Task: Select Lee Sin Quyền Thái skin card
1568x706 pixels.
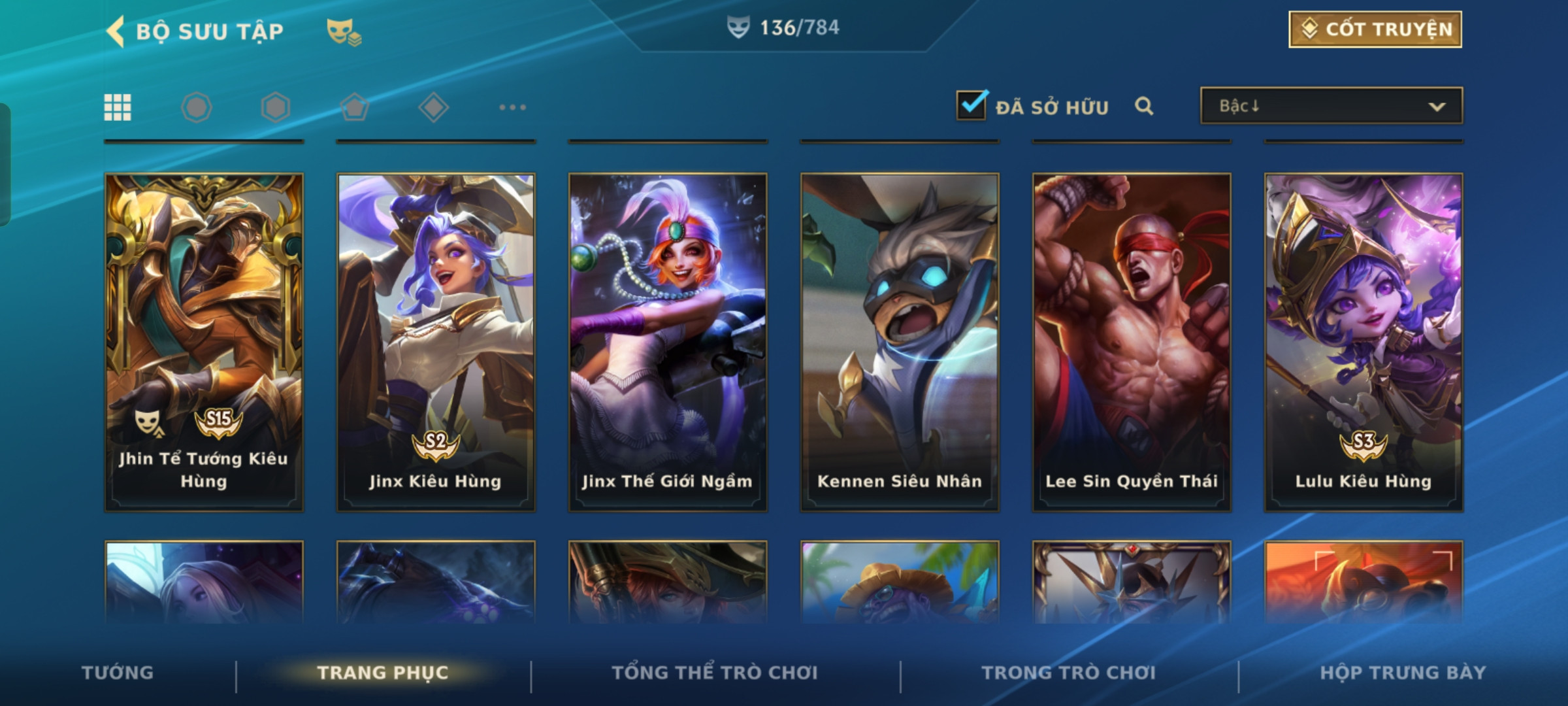Action: (x=1132, y=341)
